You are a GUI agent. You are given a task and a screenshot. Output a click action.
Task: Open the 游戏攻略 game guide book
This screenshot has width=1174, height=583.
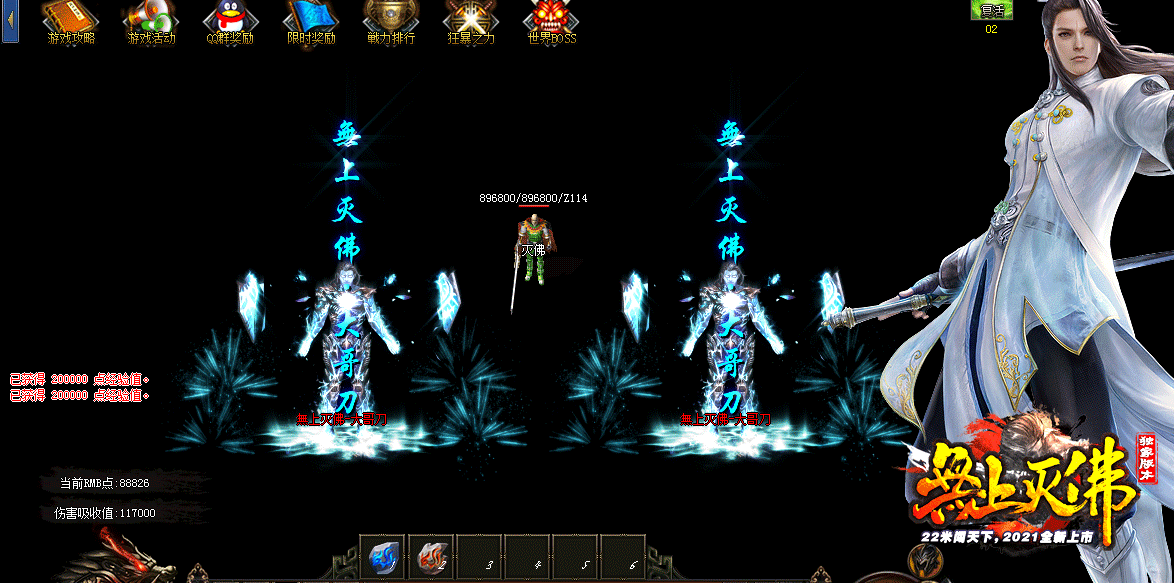click(71, 18)
